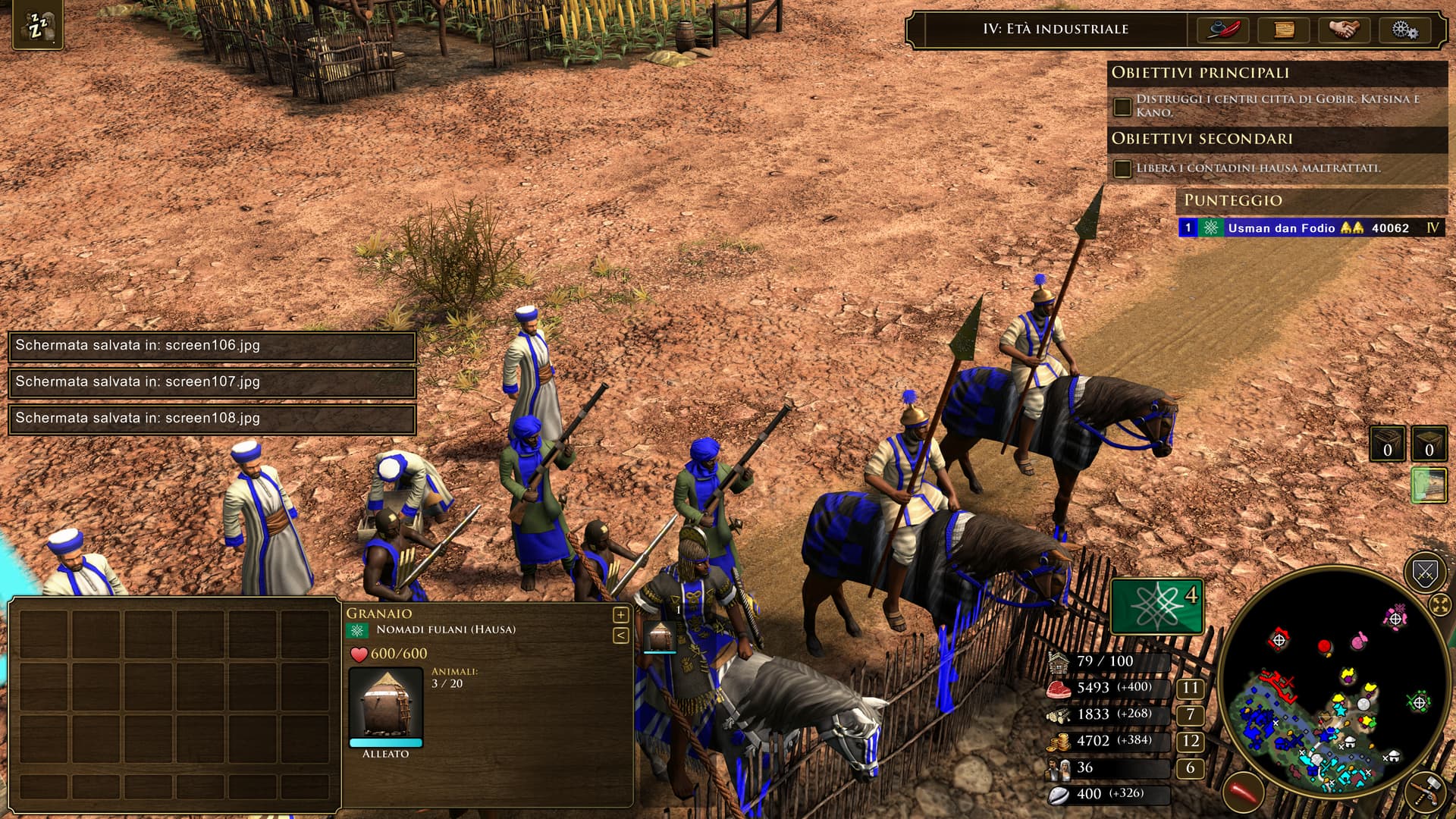The height and width of the screenshot is (819, 1456).
Task: Click the food villager count box showing 11
Action: (x=1190, y=688)
